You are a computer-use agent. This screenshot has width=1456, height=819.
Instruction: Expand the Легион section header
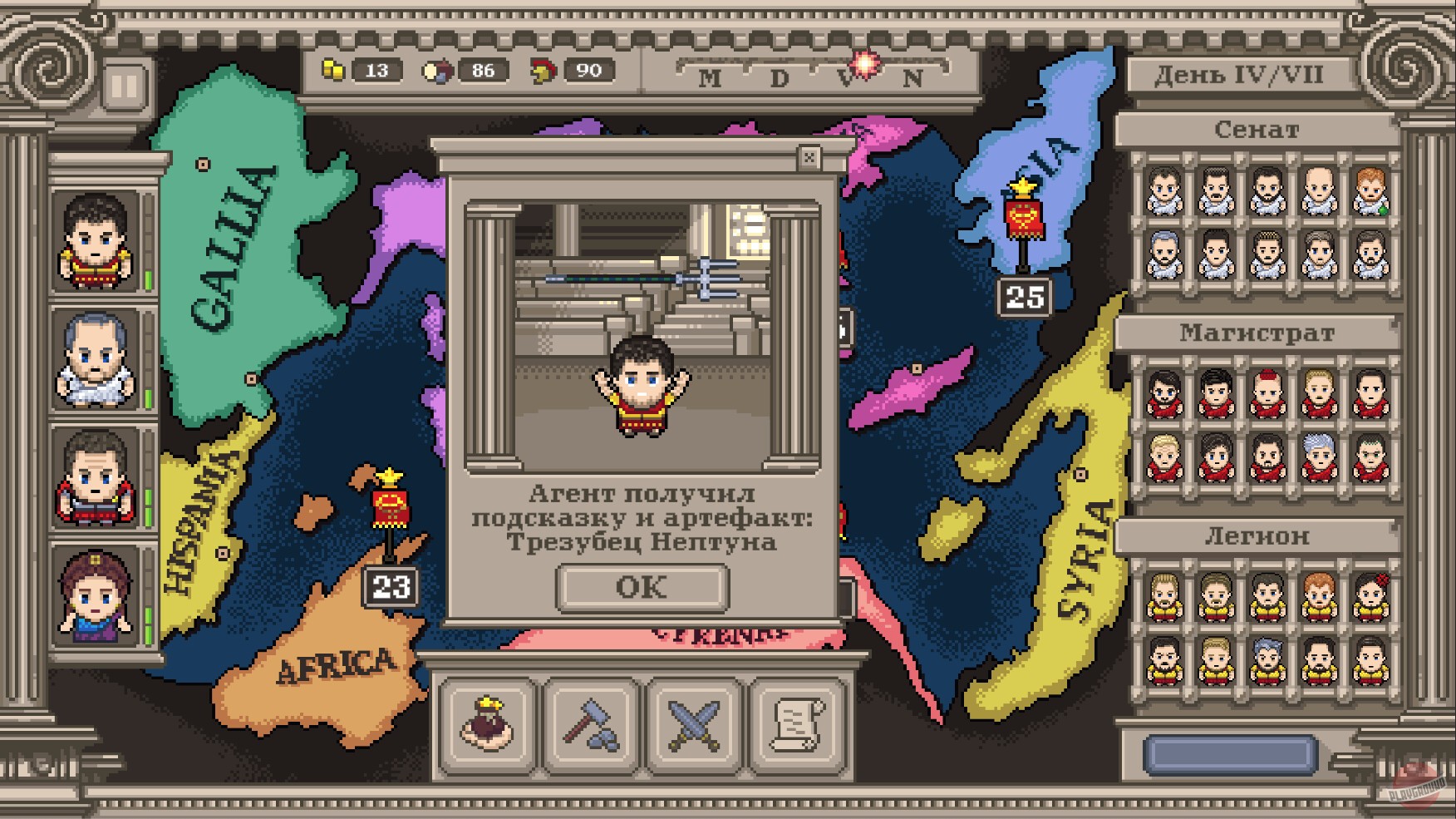(x=1257, y=537)
